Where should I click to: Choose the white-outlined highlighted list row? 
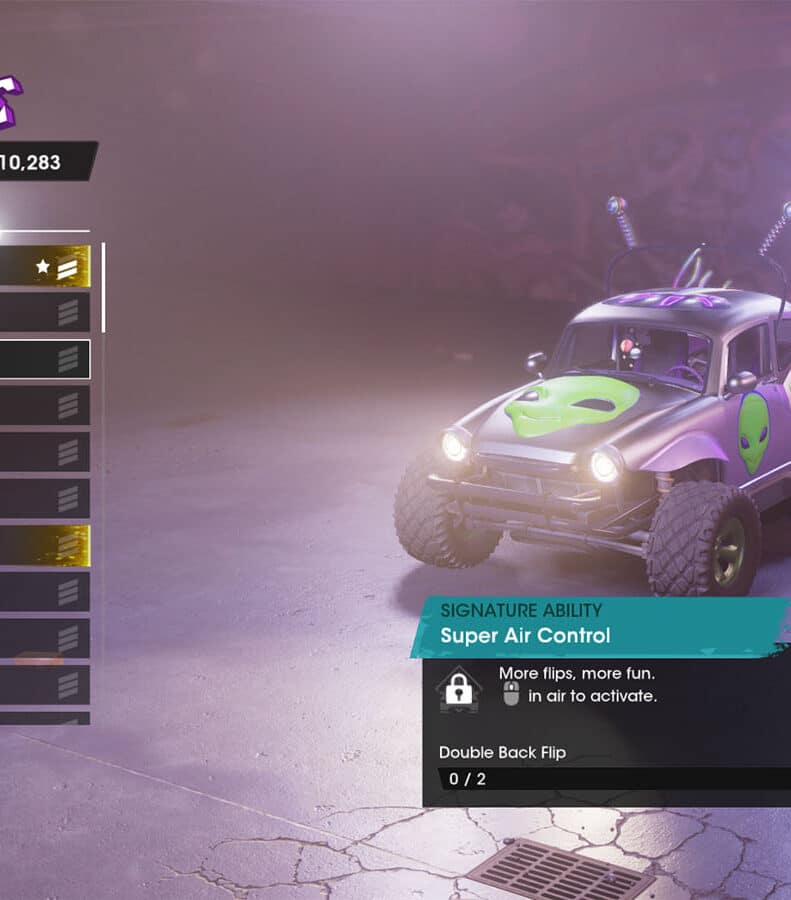(x=45, y=359)
